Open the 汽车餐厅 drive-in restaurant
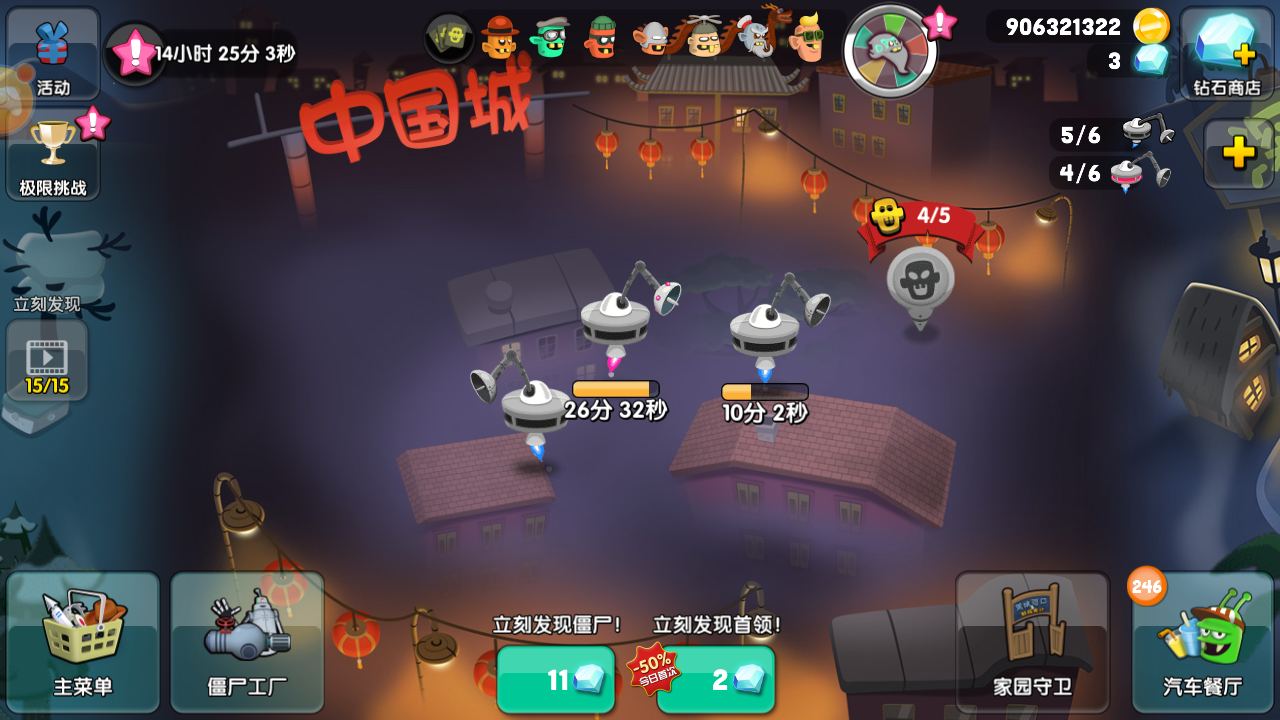1280x720 pixels. 1201,640
